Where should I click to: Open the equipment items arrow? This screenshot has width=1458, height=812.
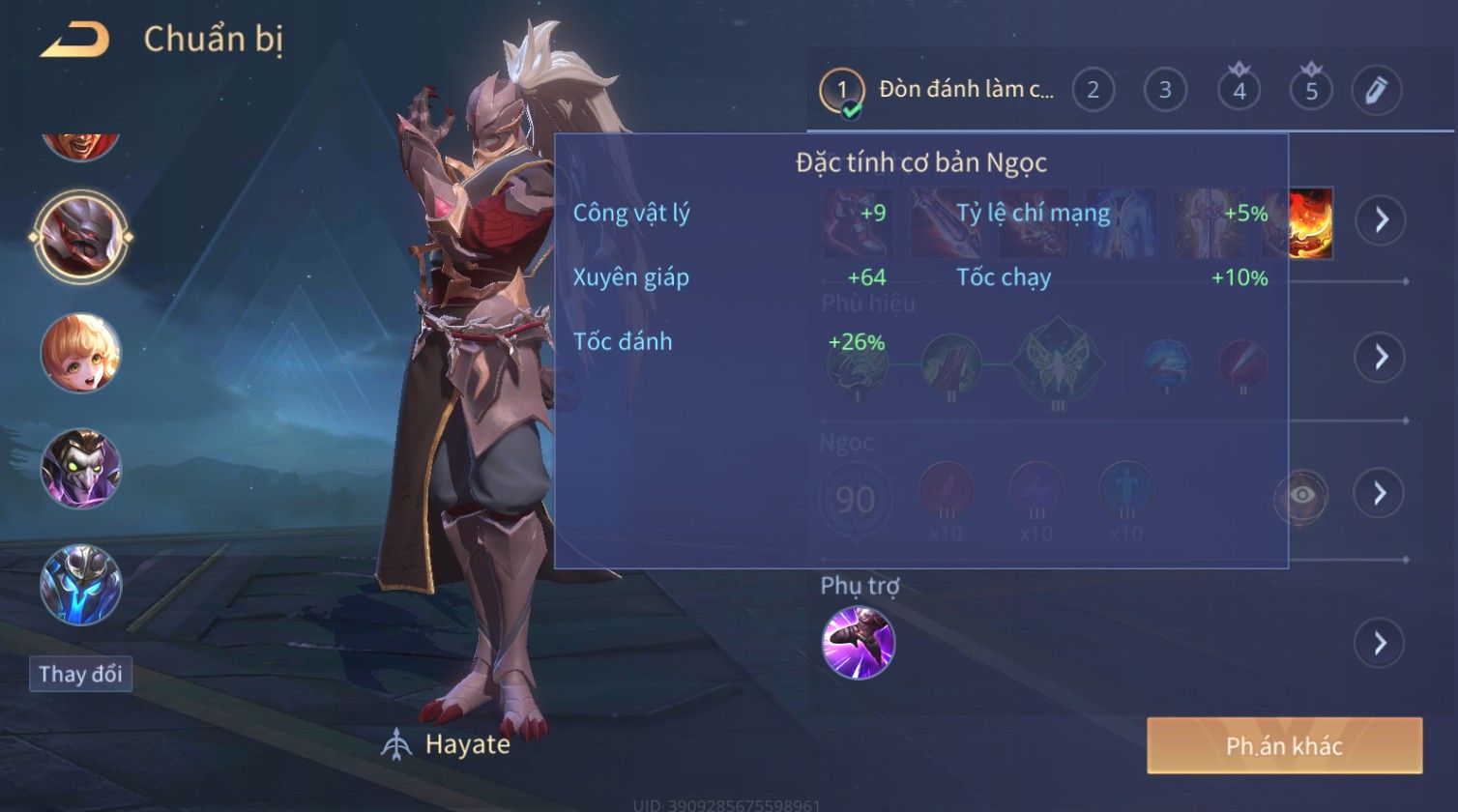1380,220
